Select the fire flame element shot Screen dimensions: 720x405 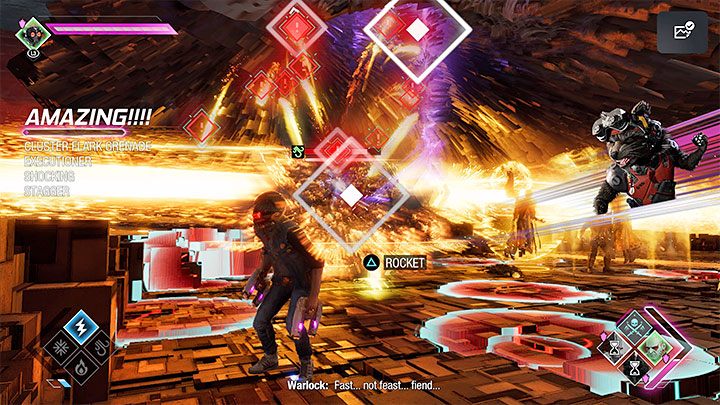[81, 366]
